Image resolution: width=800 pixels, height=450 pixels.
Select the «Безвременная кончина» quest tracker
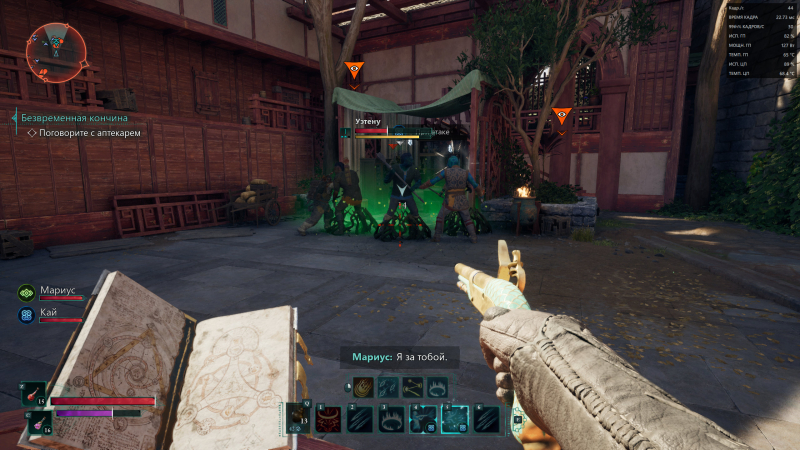pos(76,118)
